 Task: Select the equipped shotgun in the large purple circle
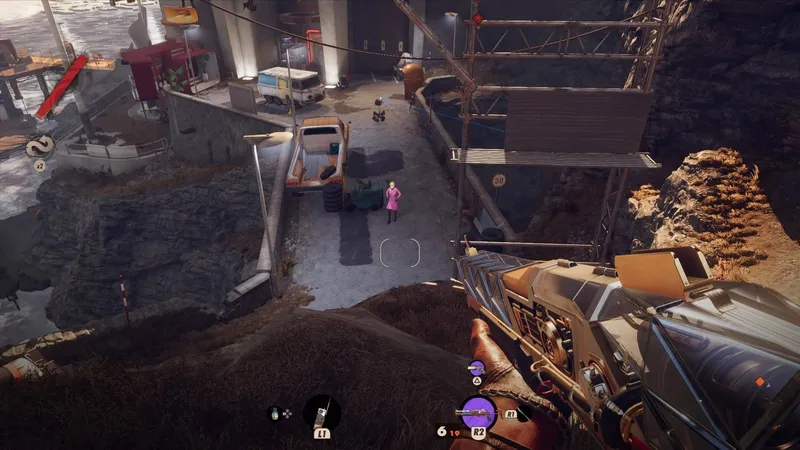478,411
